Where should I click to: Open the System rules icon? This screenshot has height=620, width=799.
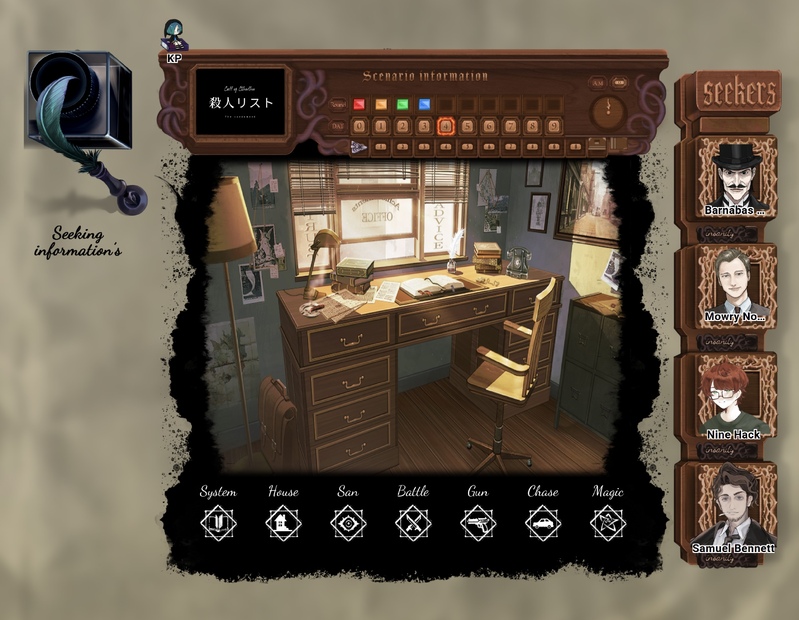(x=218, y=523)
